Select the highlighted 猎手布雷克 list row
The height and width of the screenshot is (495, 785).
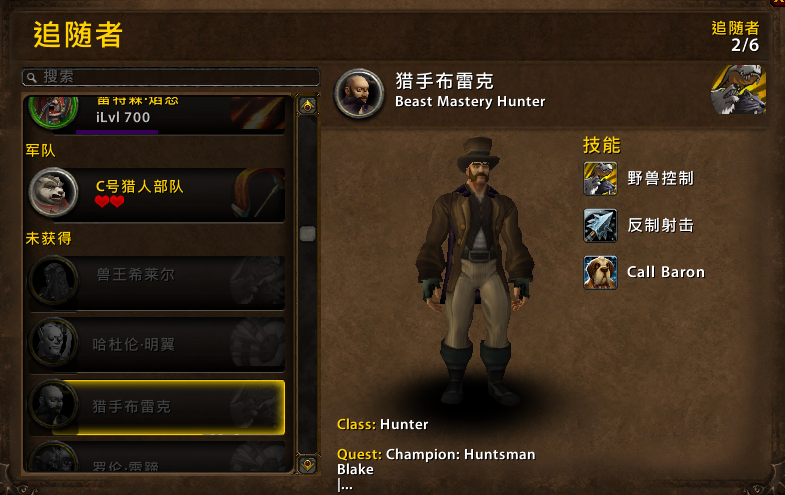156,406
